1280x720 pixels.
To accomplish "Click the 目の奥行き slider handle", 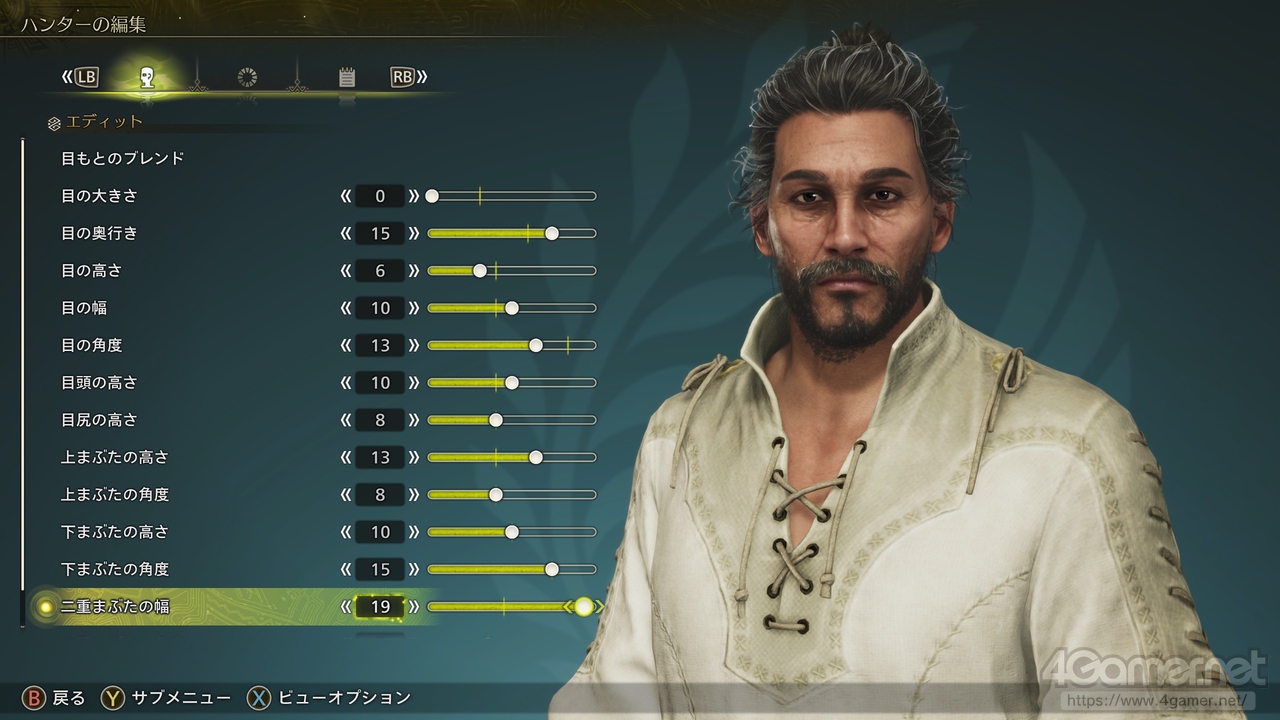I will [551, 233].
